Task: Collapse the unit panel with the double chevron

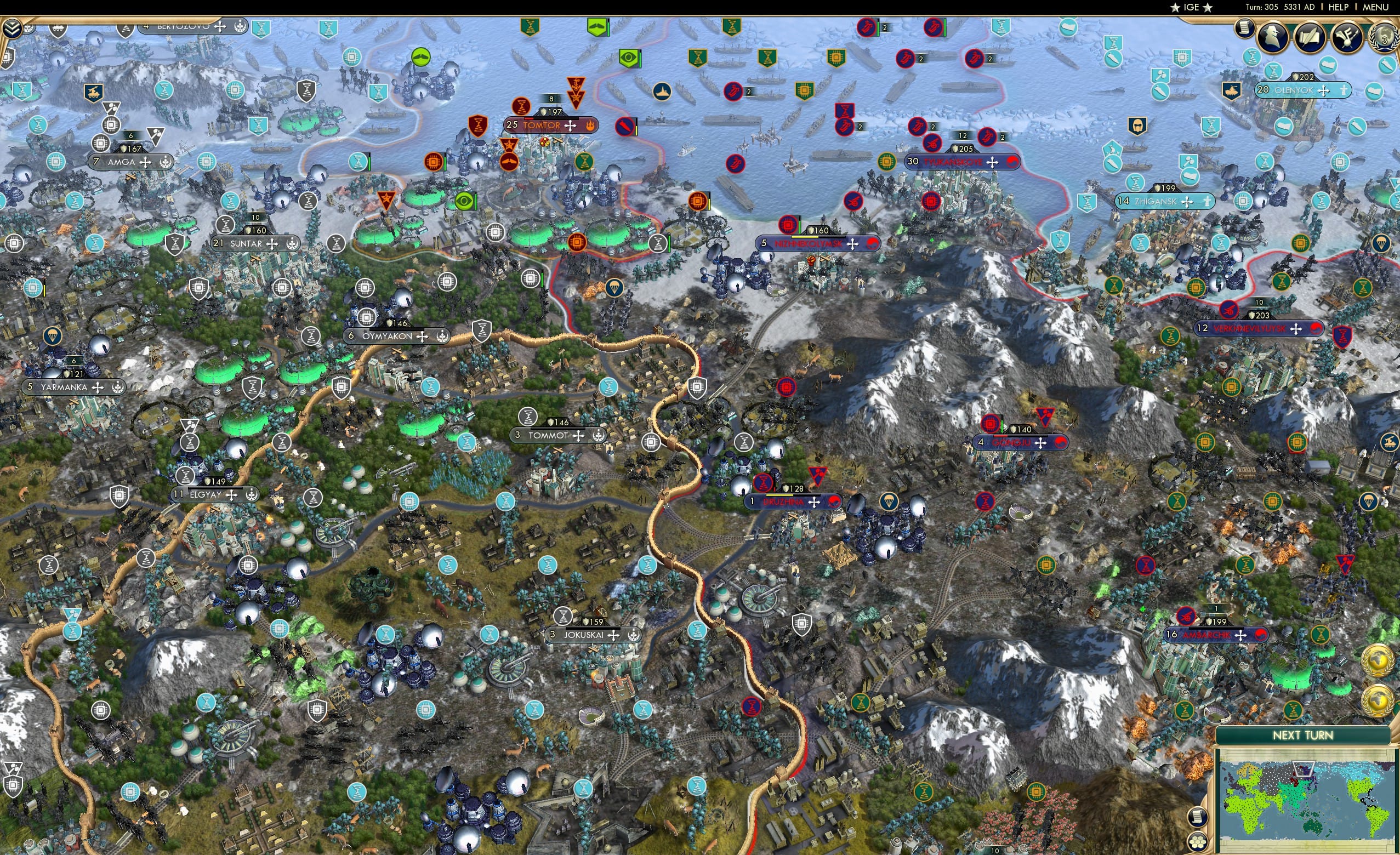Action: click(x=13, y=29)
